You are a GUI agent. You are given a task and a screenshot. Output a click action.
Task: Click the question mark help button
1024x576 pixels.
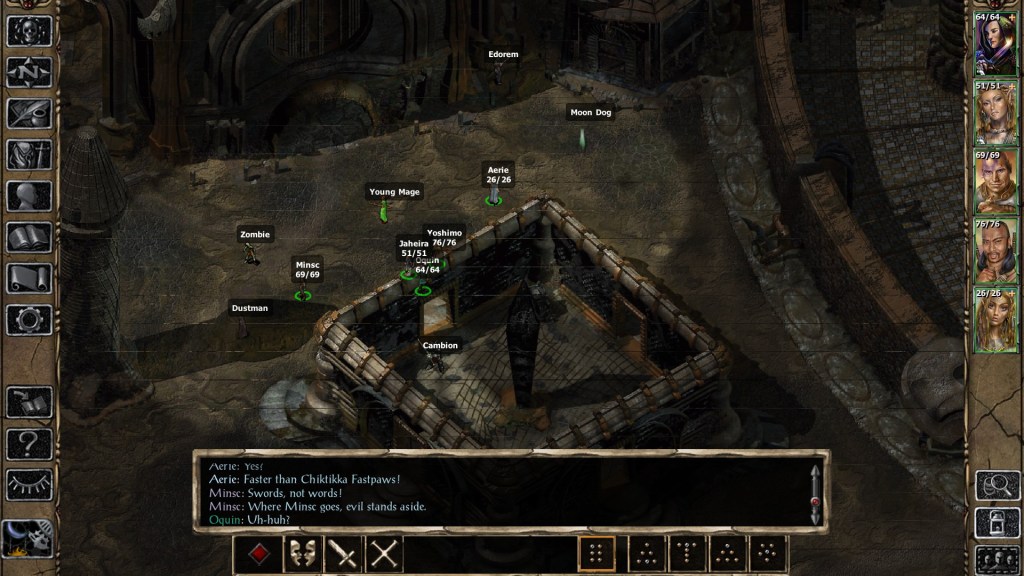29,443
